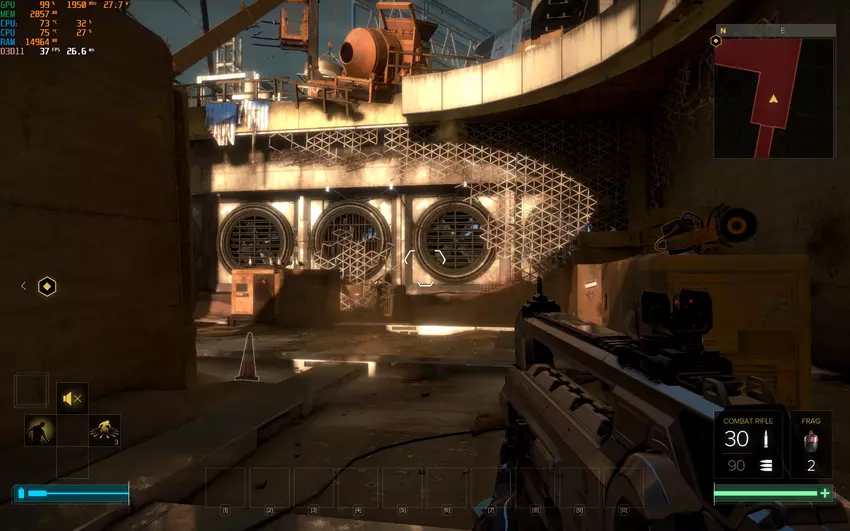
Task: Select the Frag grenade slot
Action: click(811, 443)
